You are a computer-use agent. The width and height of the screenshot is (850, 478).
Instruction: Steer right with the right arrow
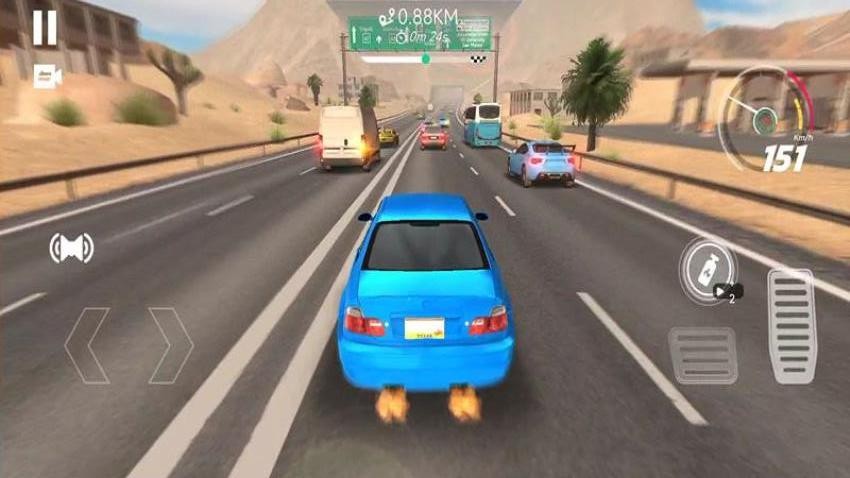(x=170, y=345)
